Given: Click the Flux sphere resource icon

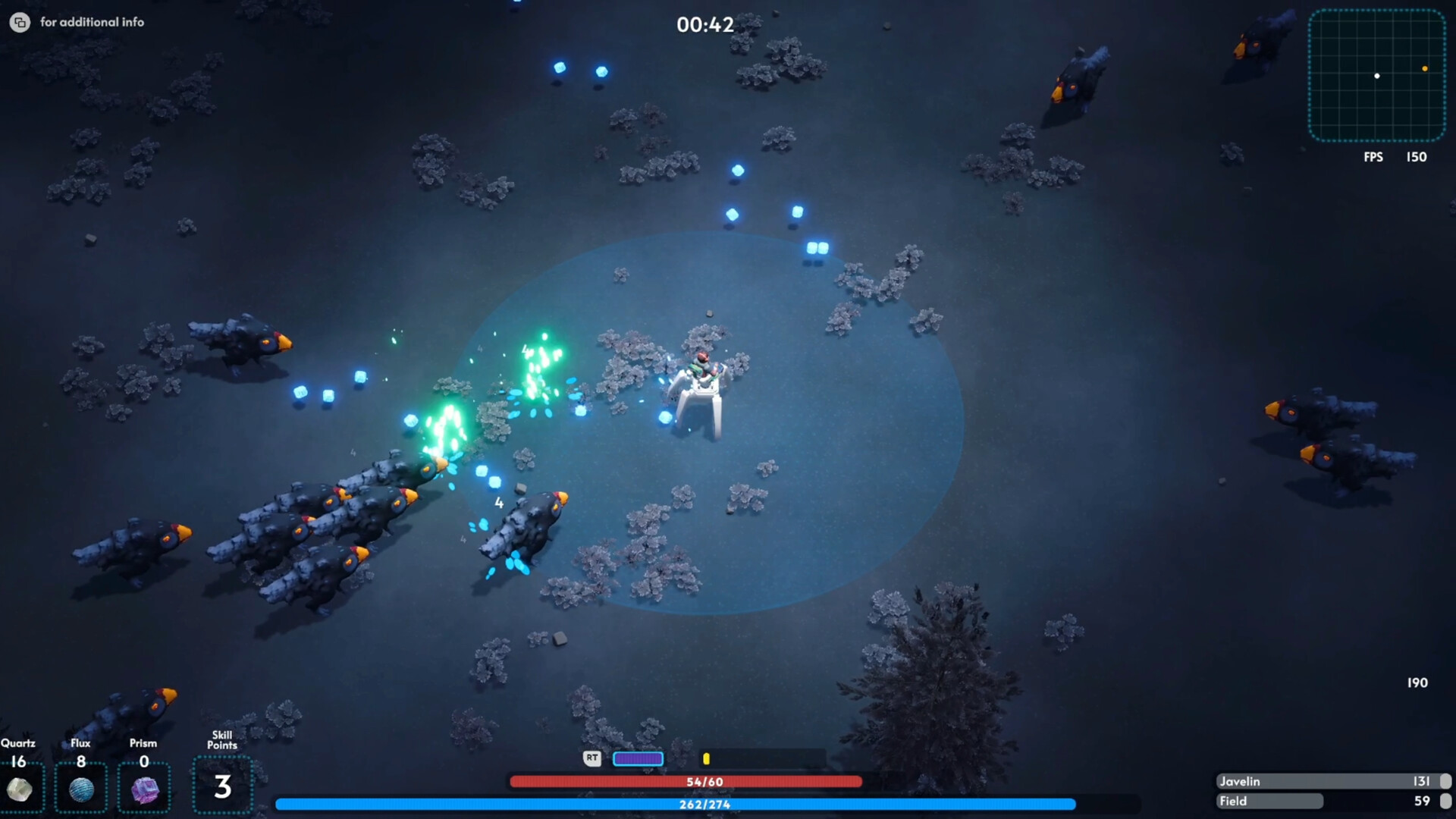Looking at the screenshot, I should point(81,789).
